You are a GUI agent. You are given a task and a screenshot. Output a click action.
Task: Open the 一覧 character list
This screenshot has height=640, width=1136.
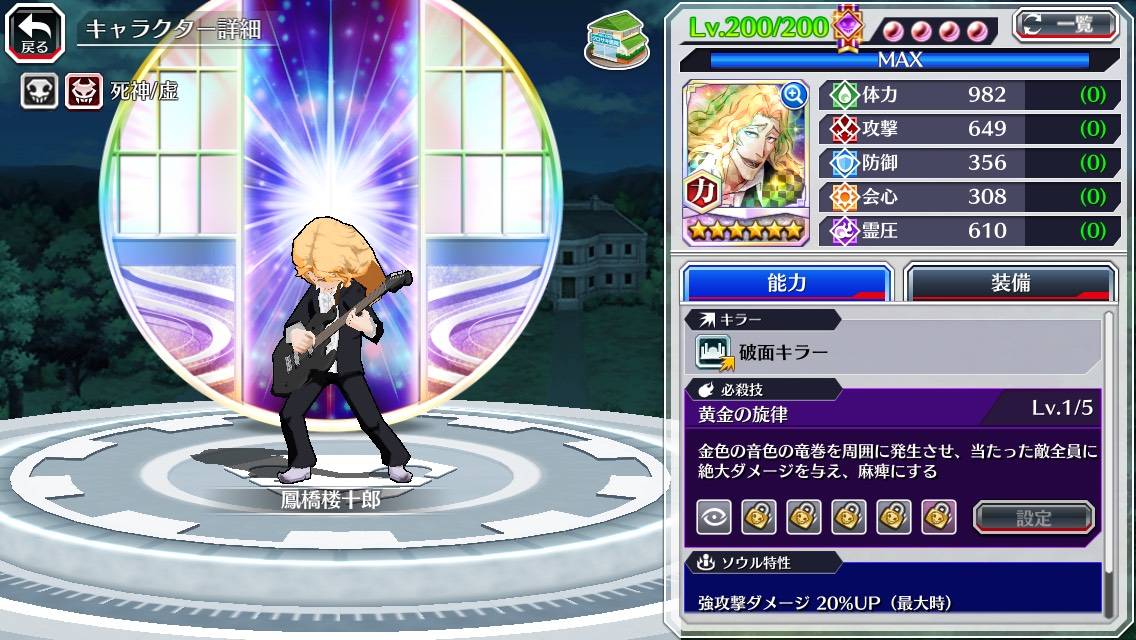tap(1066, 25)
